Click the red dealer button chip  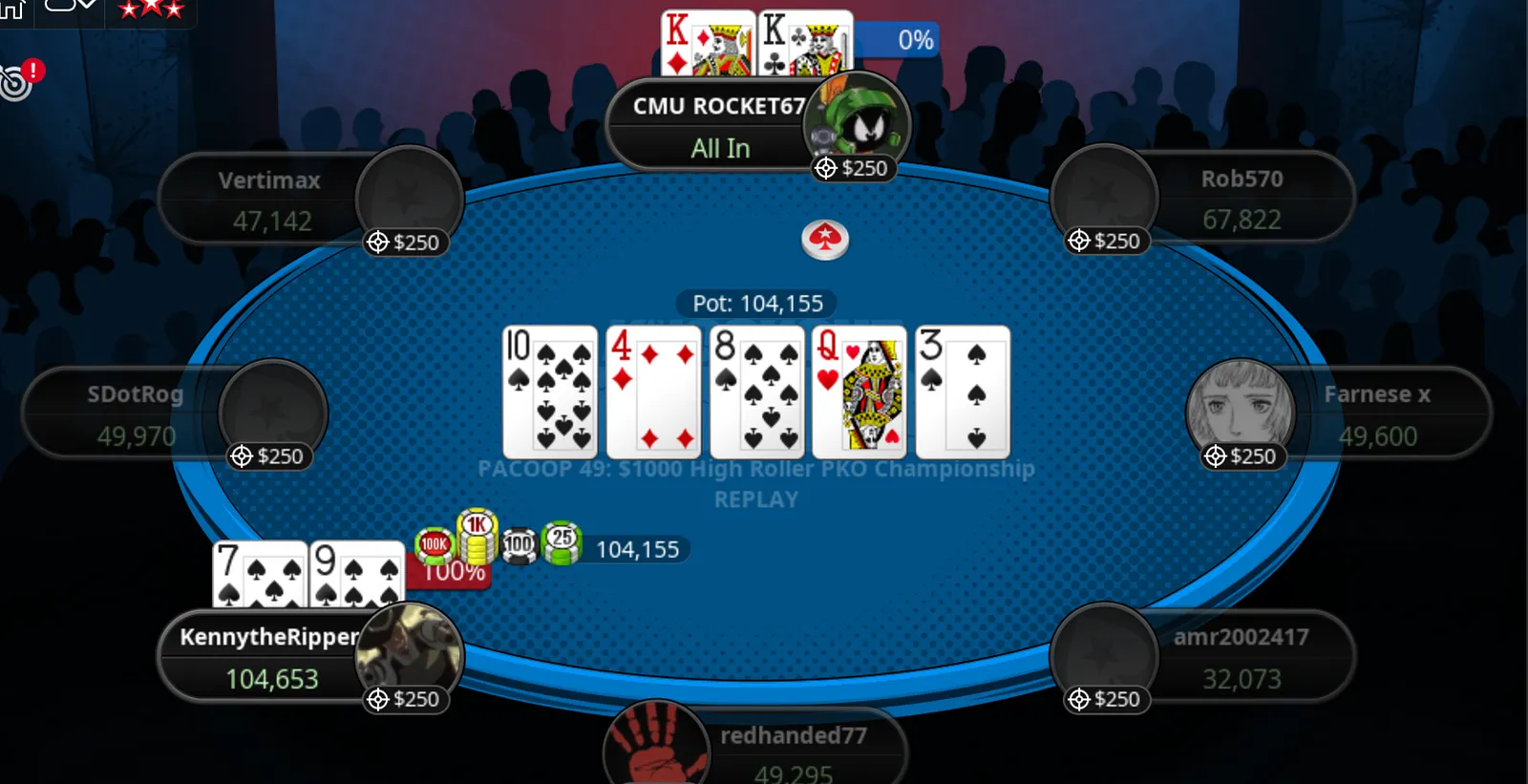point(825,239)
